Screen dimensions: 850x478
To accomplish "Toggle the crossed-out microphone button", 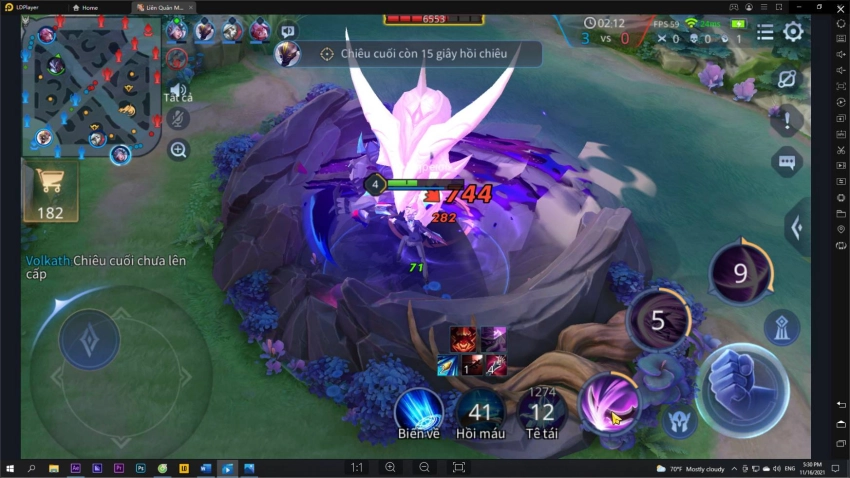I will [178, 119].
